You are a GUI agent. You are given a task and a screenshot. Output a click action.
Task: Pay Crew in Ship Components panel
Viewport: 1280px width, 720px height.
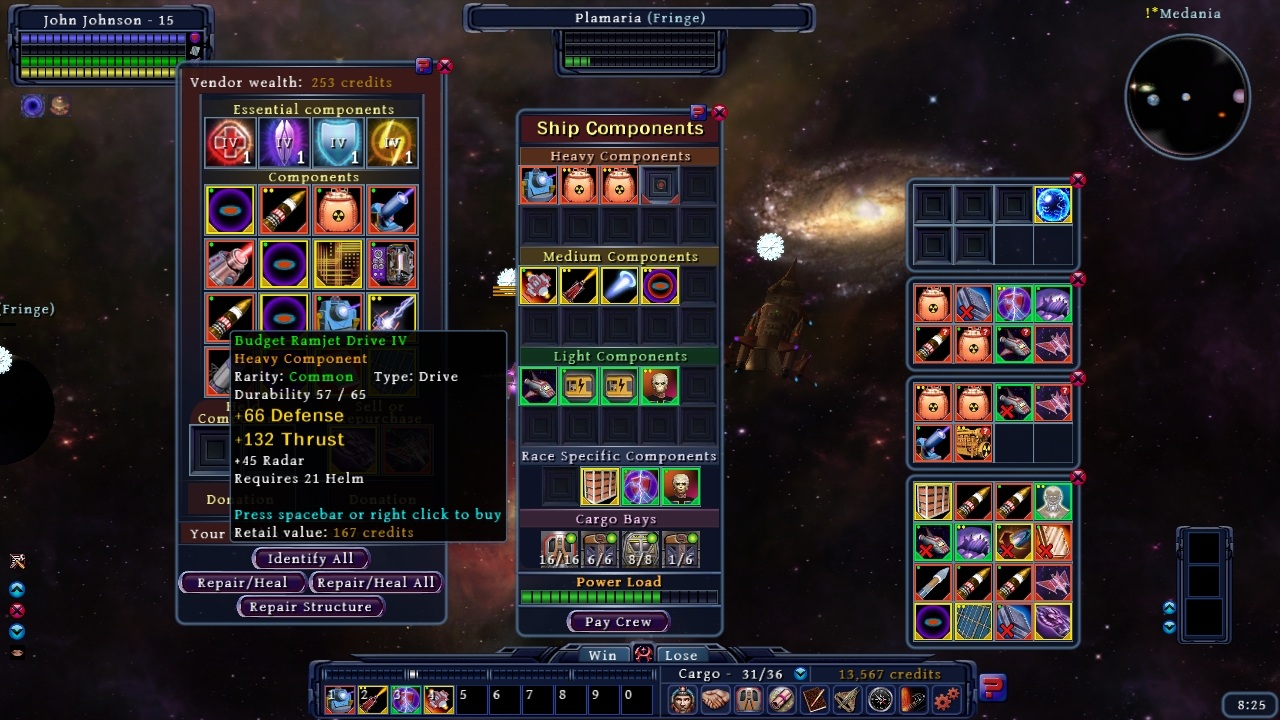coord(618,622)
